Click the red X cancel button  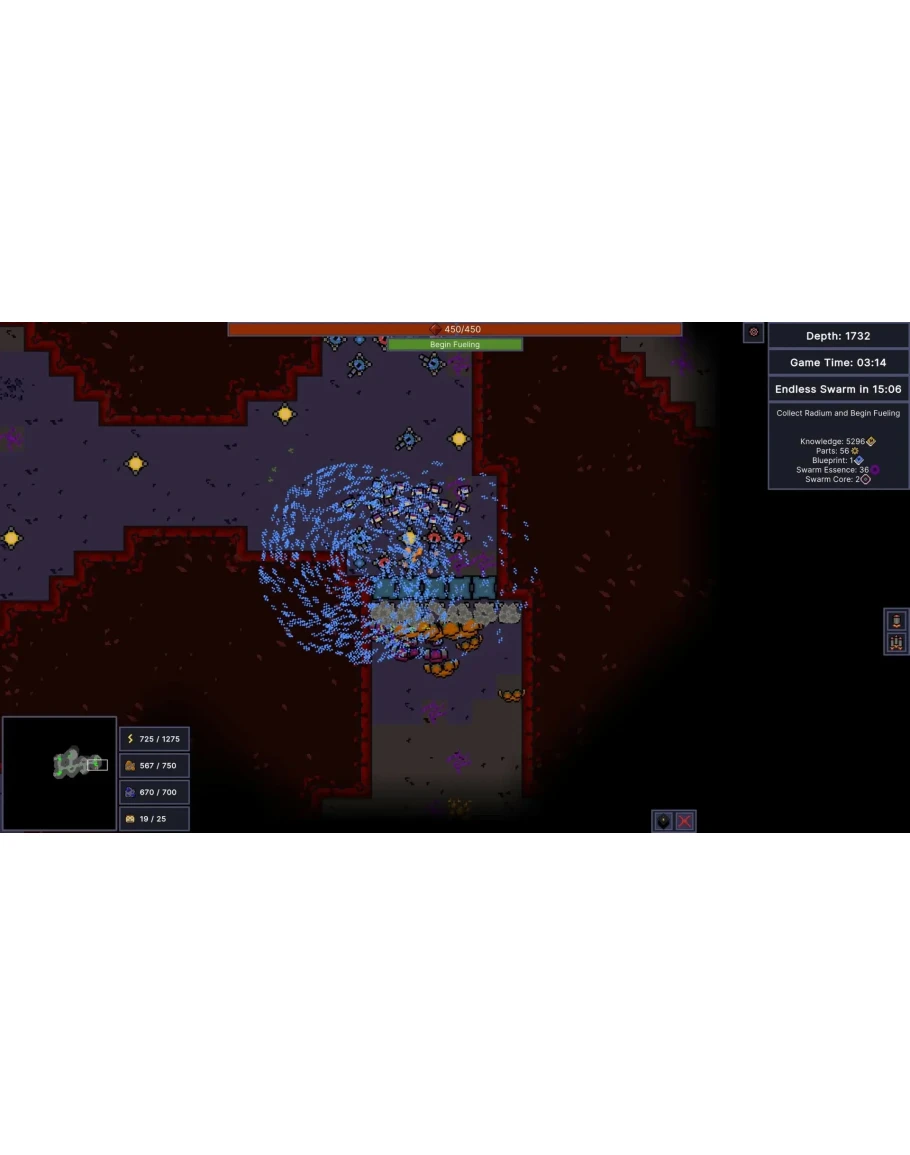685,821
